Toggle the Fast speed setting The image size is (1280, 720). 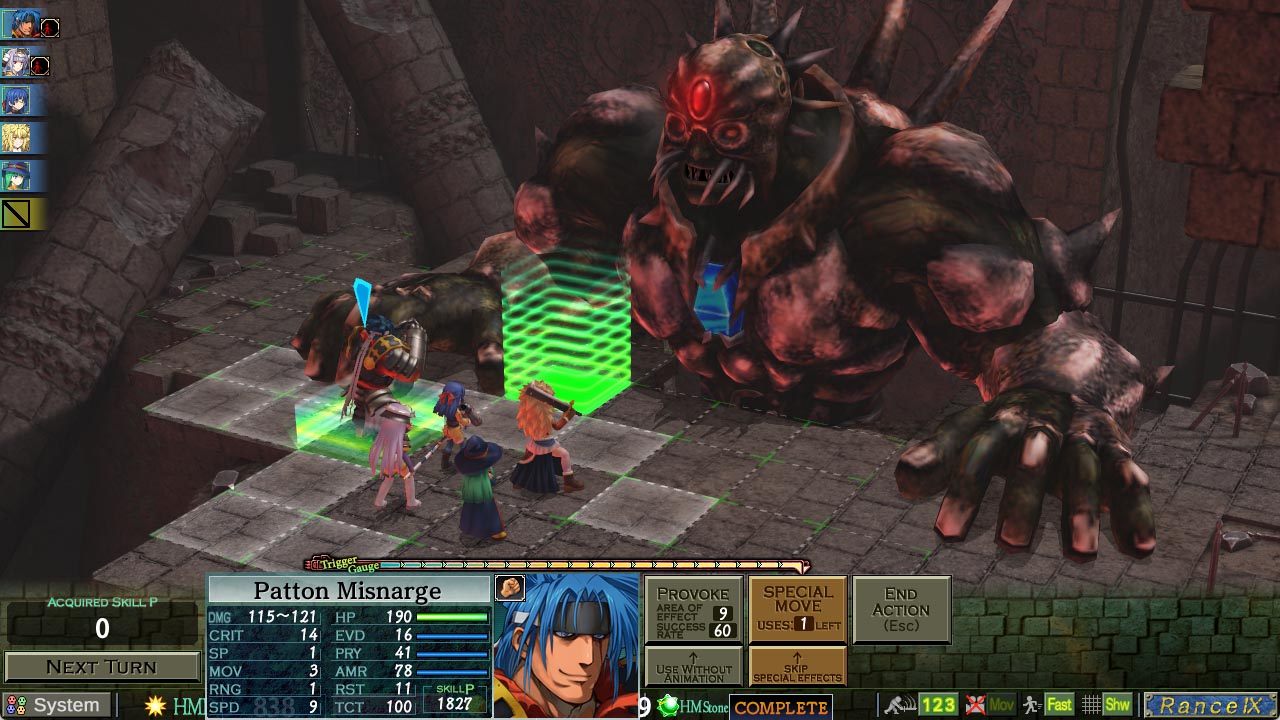pyautogui.click(x=1047, y=706)
